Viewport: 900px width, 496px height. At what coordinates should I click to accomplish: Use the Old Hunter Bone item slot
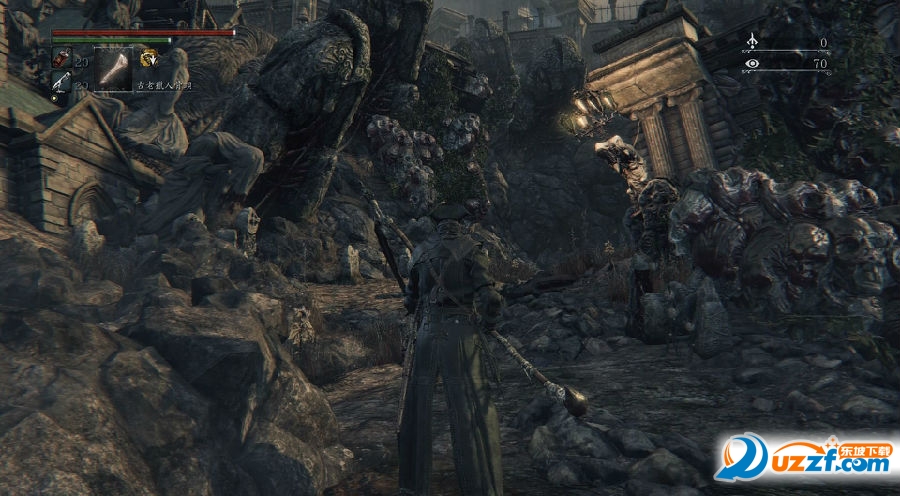pos(113,68)
